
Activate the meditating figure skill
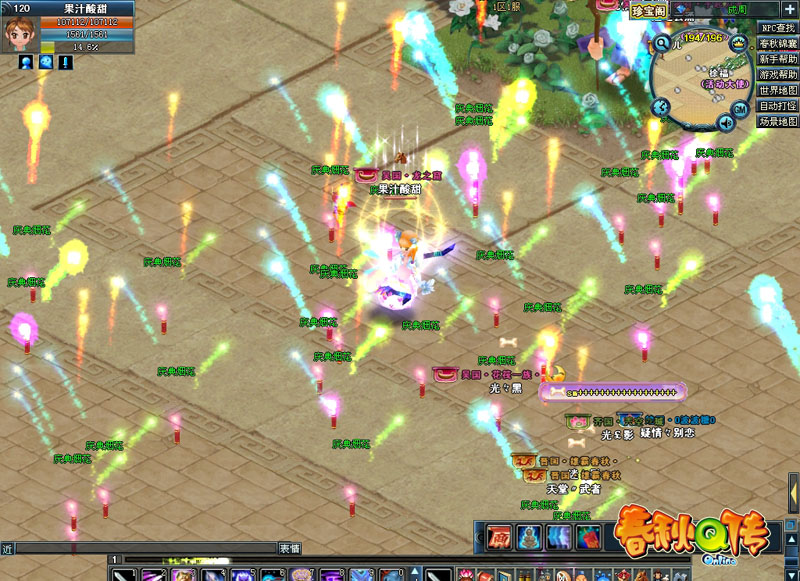point(529,537)
